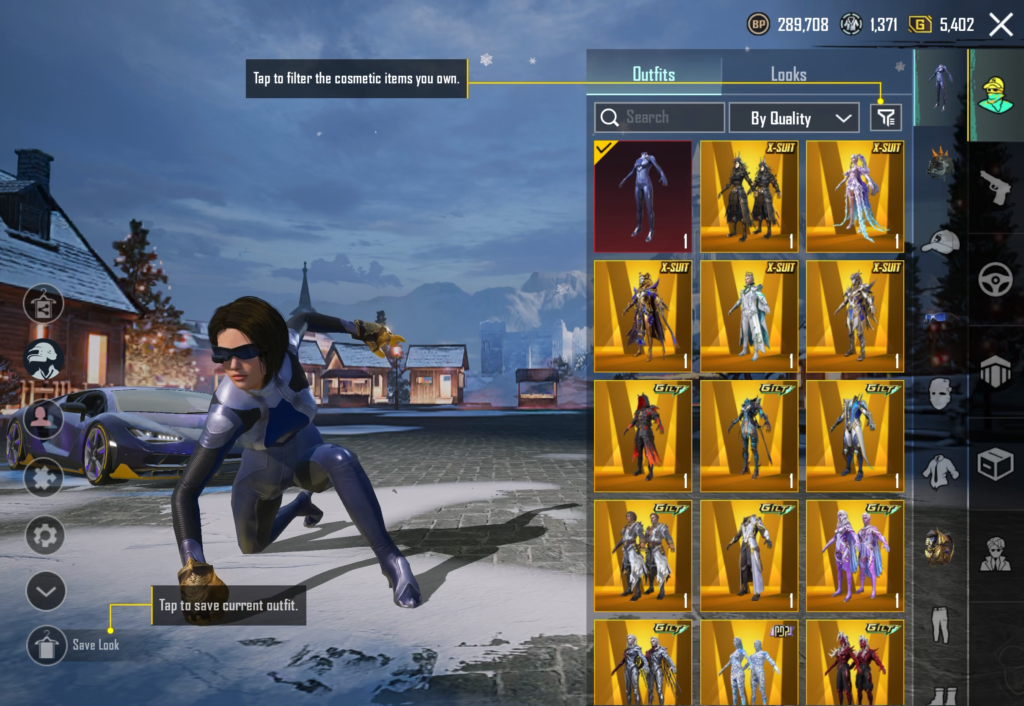Close the inventory with the X button

click(1000, 25)
